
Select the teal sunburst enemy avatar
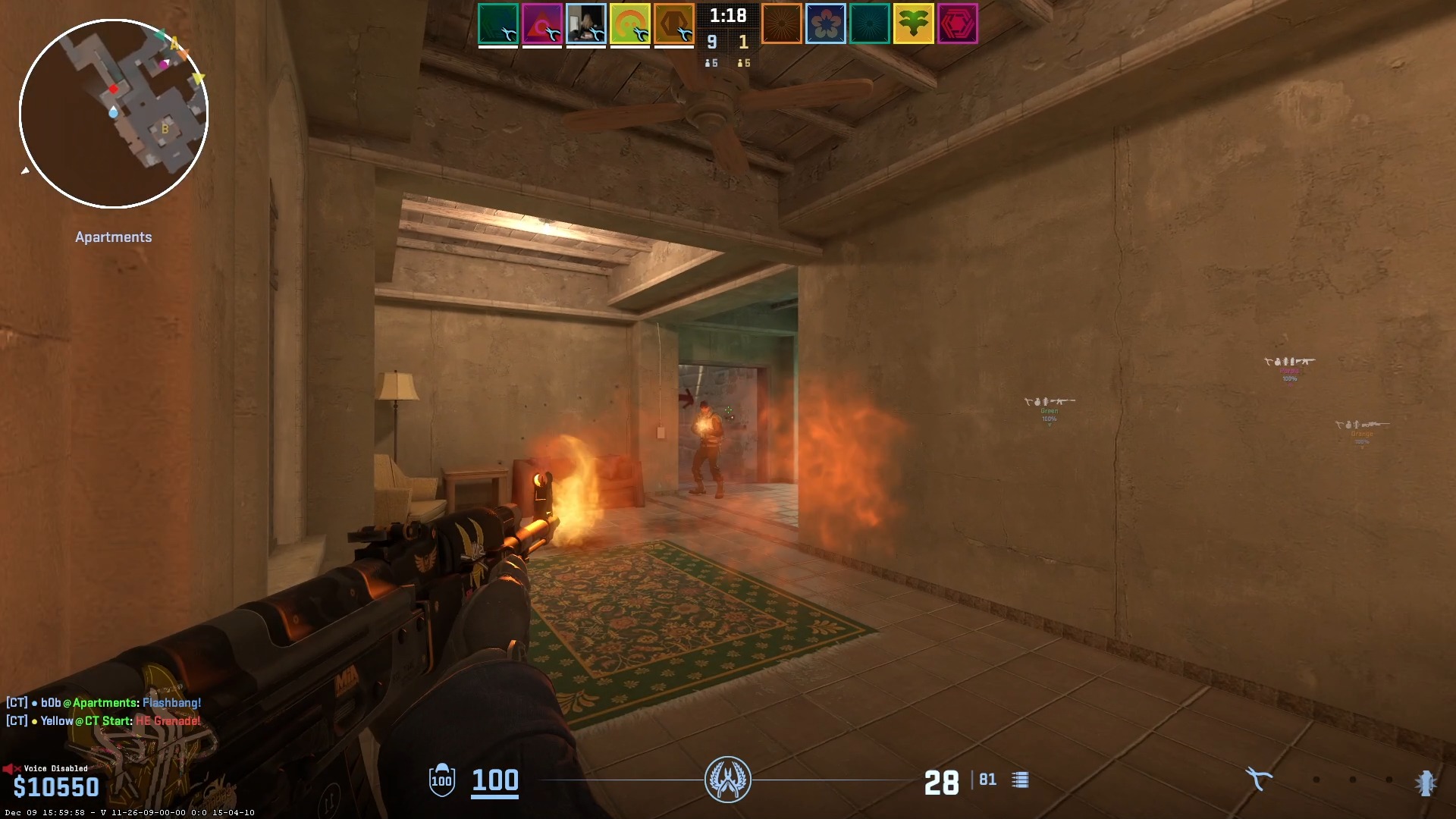869,24
